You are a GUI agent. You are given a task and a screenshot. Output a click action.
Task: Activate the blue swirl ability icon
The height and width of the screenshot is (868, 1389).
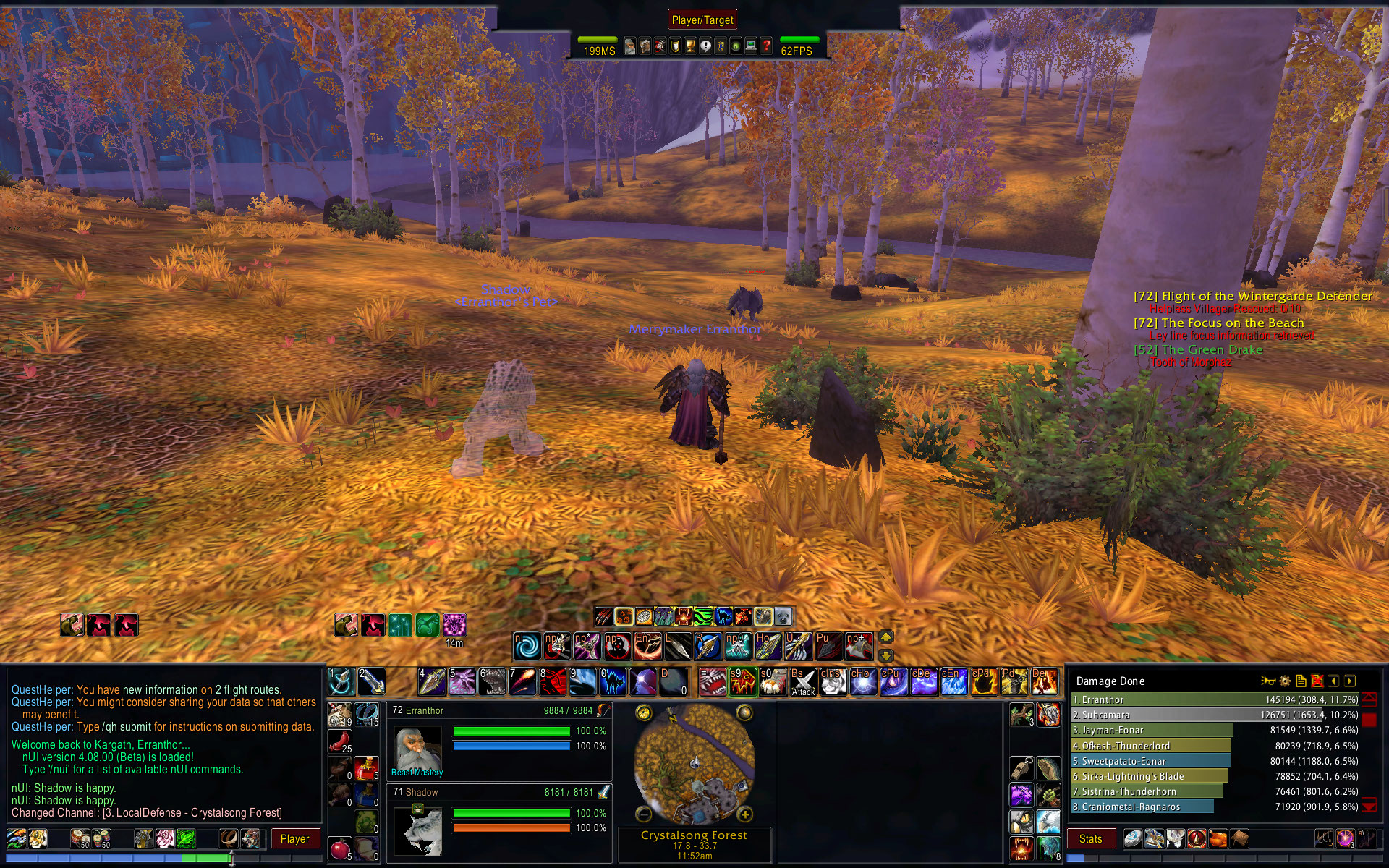527,646
